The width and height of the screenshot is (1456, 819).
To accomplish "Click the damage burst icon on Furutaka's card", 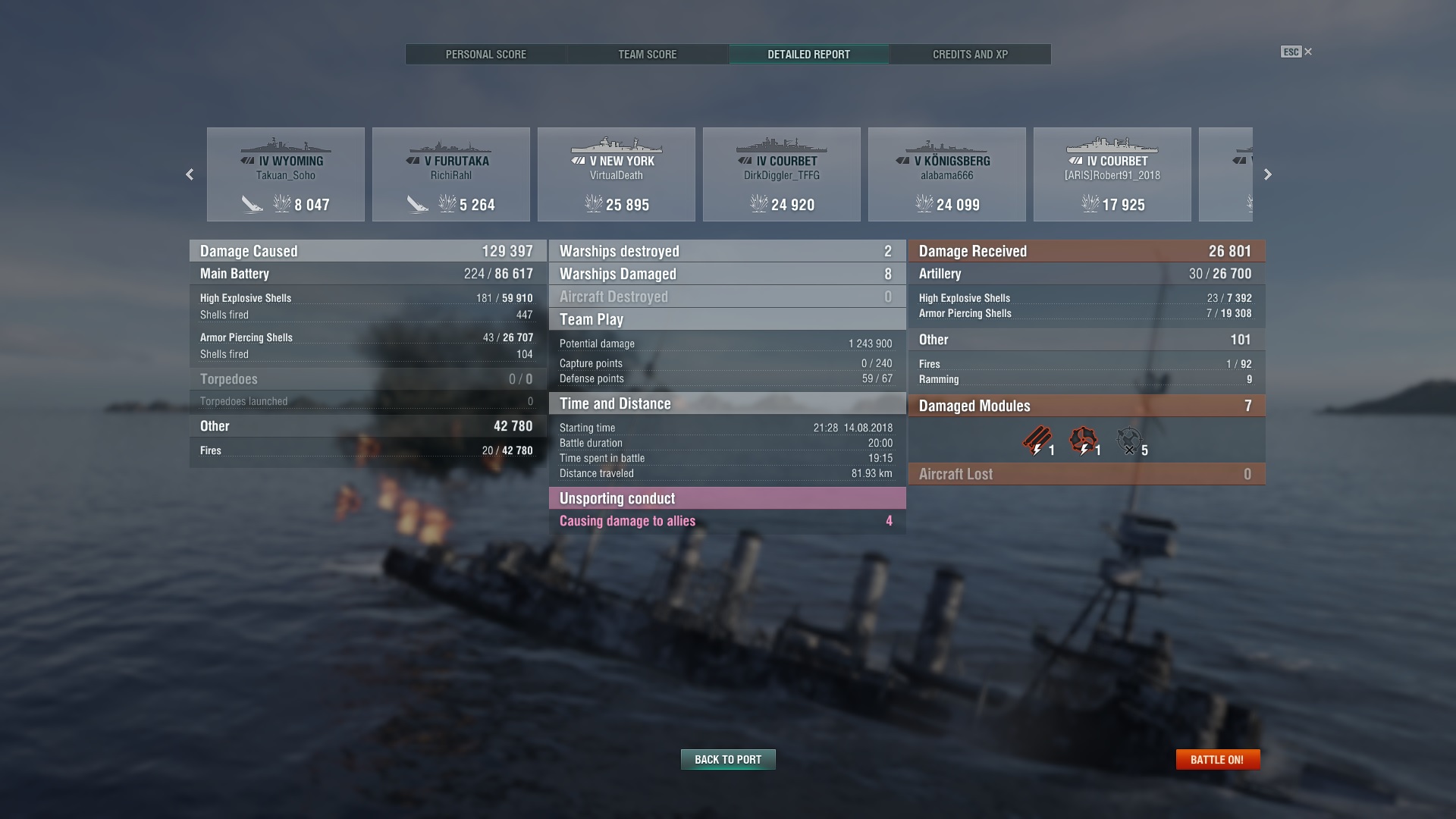I will point(417,203).
